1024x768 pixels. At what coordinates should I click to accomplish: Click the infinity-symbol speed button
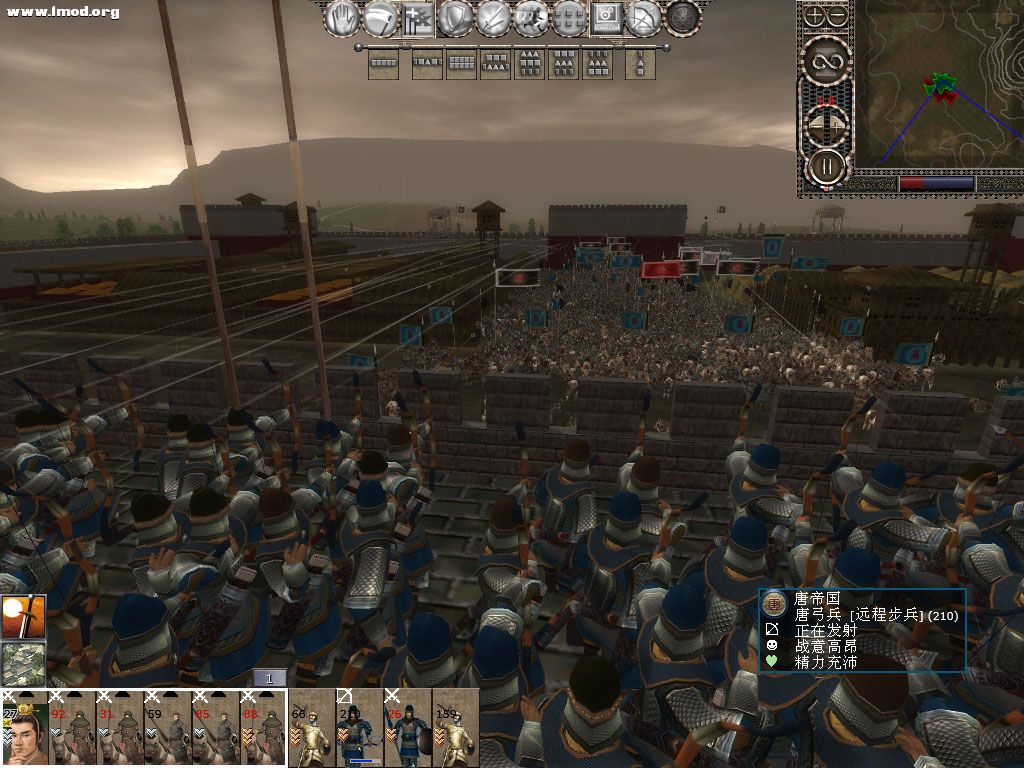826,60
